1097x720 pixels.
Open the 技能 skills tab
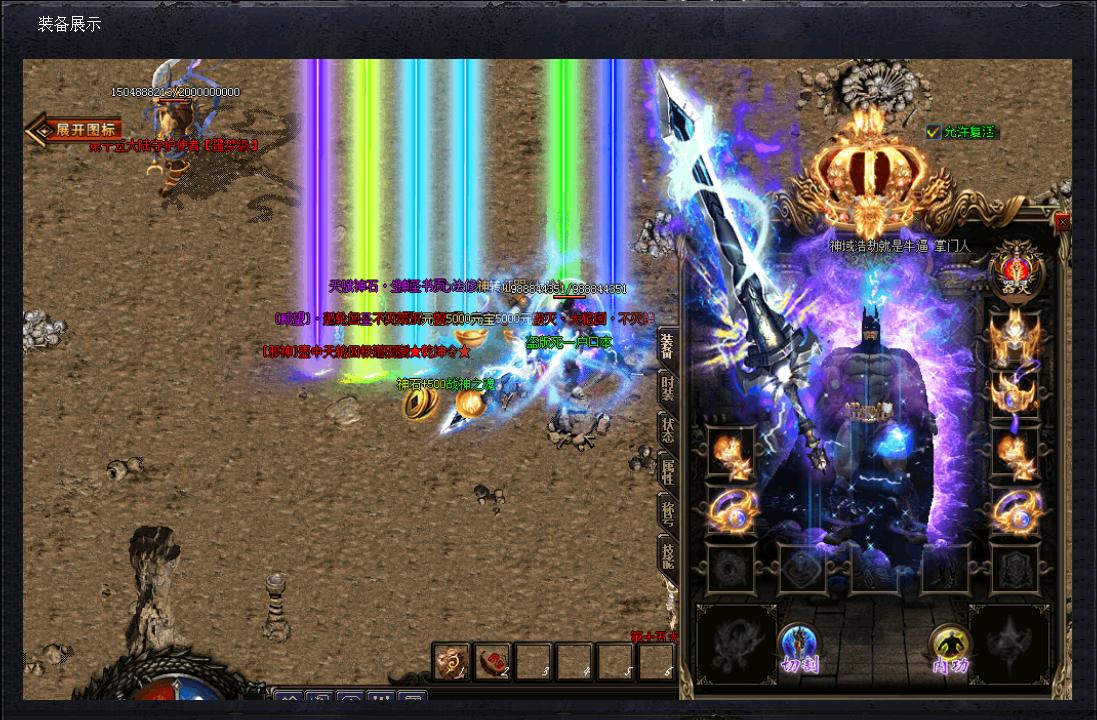[x=666, y=553]
